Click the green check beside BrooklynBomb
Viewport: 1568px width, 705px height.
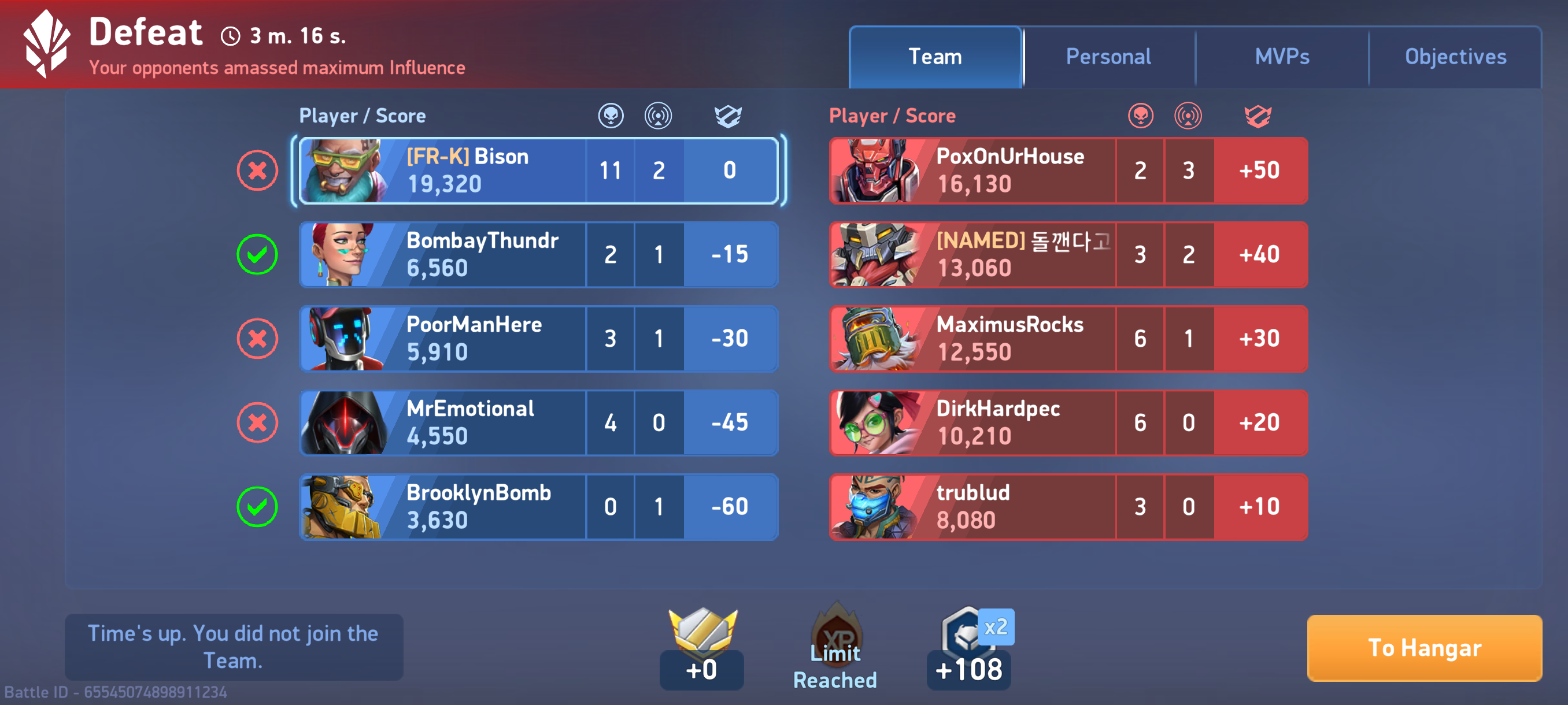tap(257, 507)
